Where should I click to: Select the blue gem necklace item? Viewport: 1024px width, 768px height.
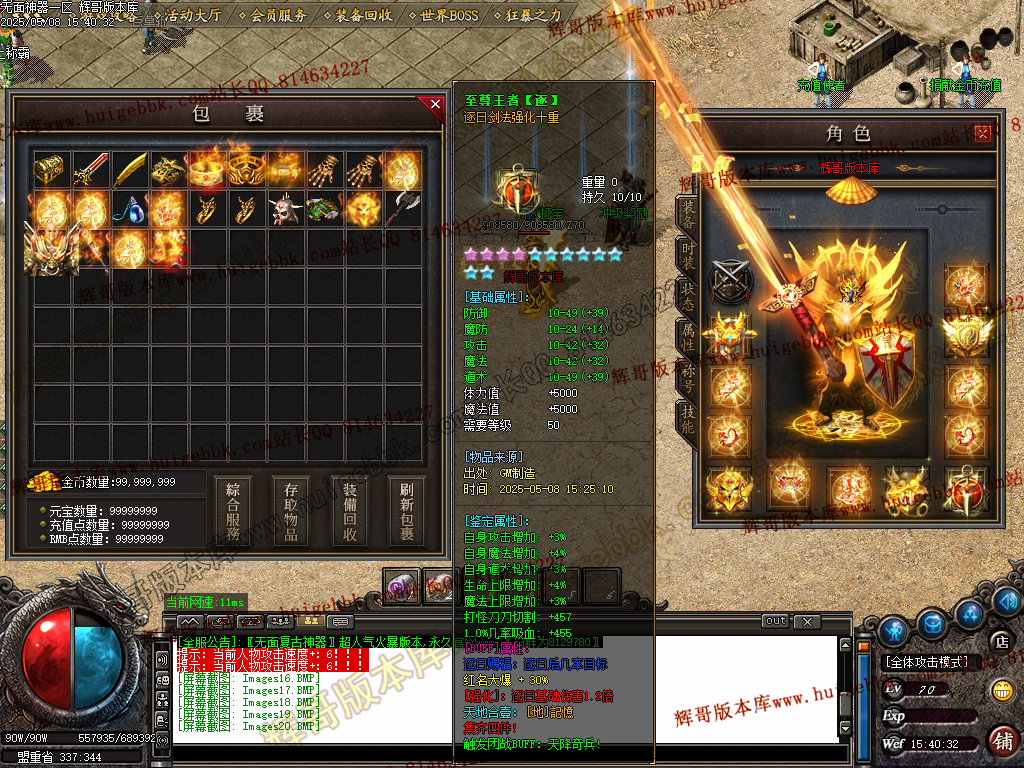coord(130,210)
